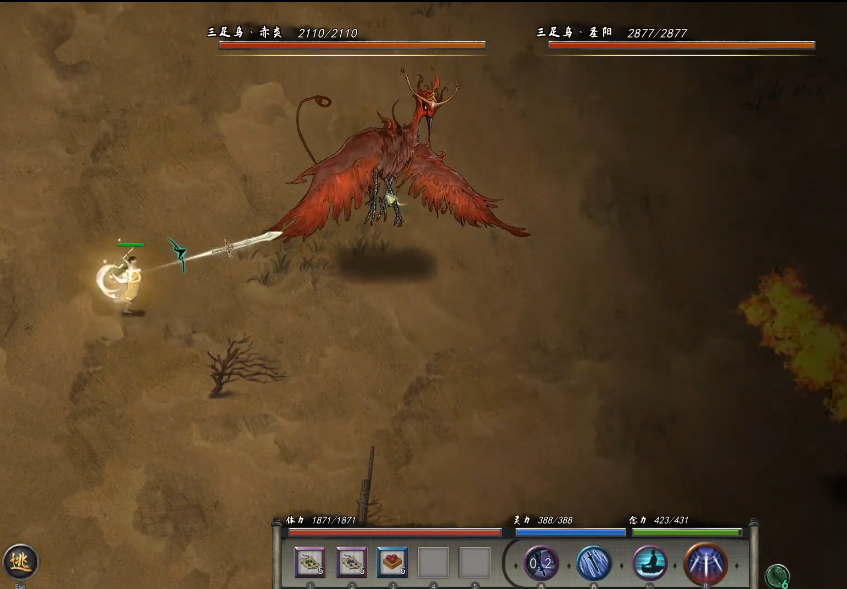Trigger the large red sword-rain skill
Image resolution: width=847 pixels, height=589 pixels.
point(705,563)
